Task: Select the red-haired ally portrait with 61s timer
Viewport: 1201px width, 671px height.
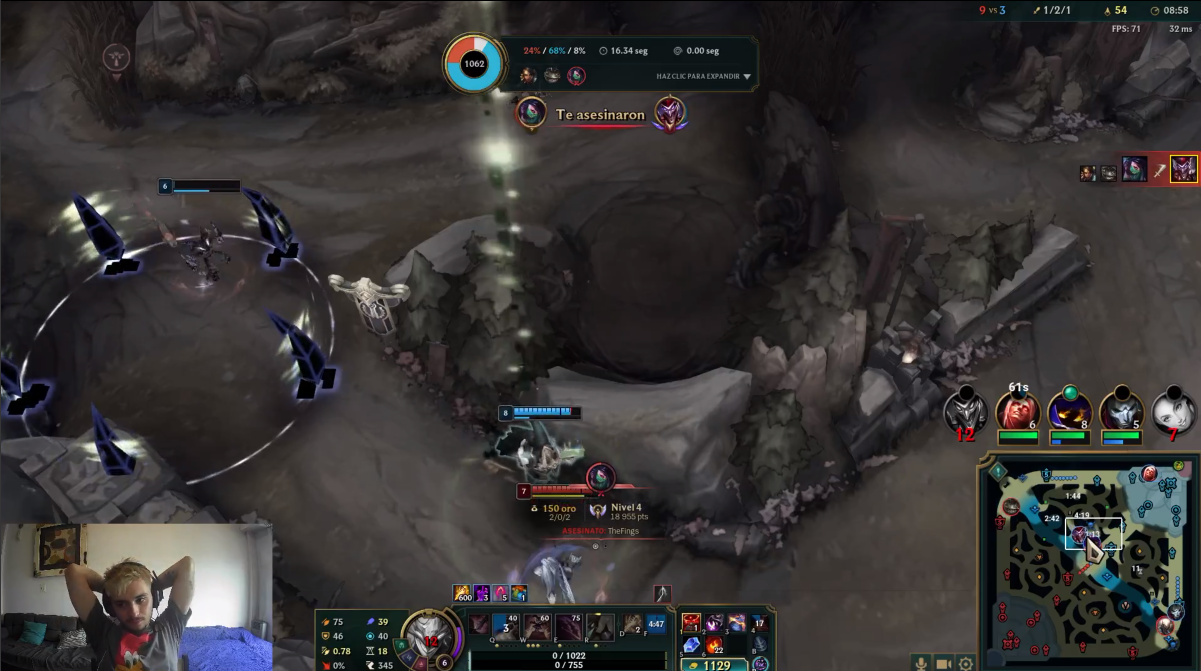Action: (x=1018, y=411)
